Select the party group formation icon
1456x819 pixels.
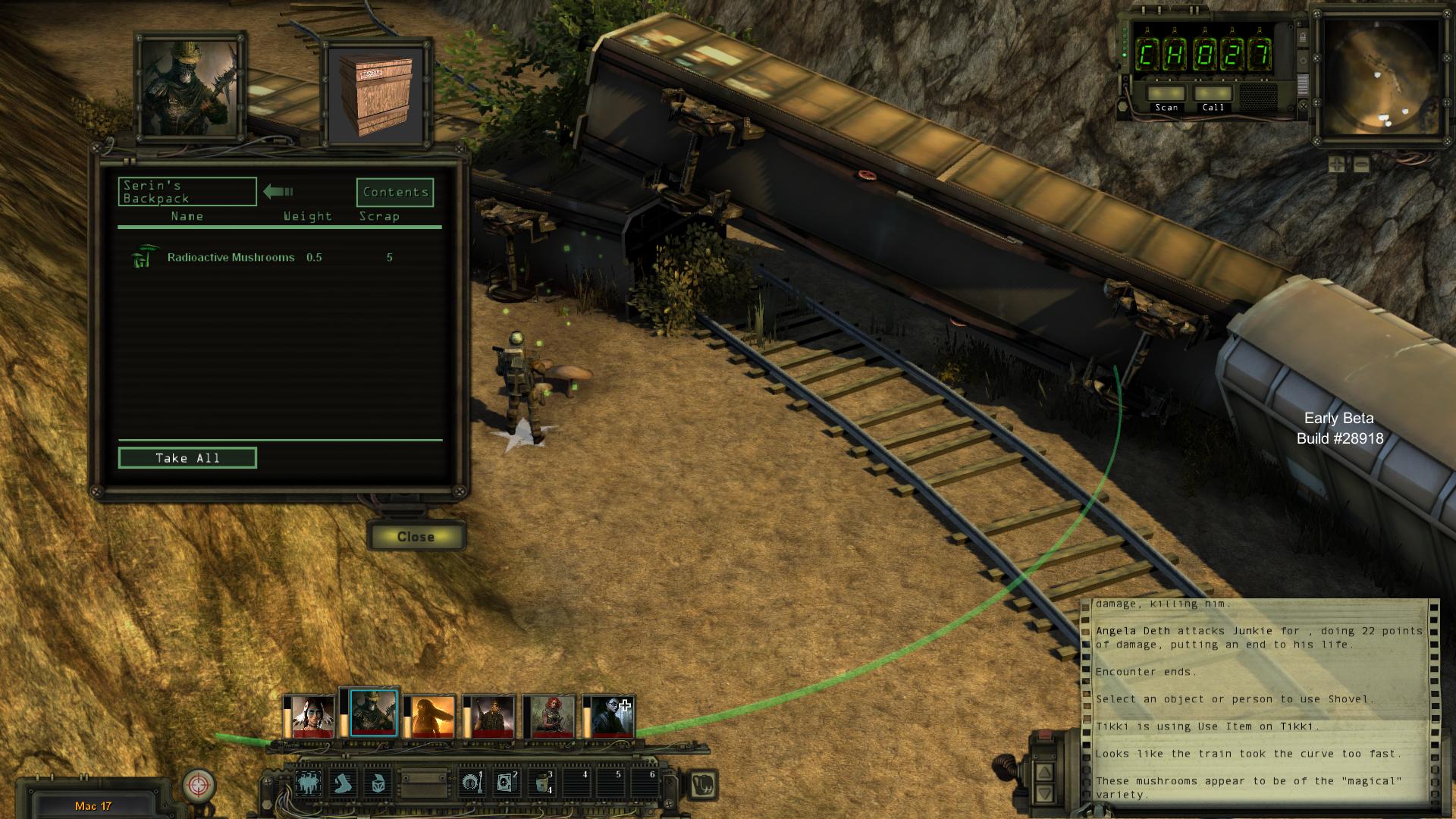(307, 783)
